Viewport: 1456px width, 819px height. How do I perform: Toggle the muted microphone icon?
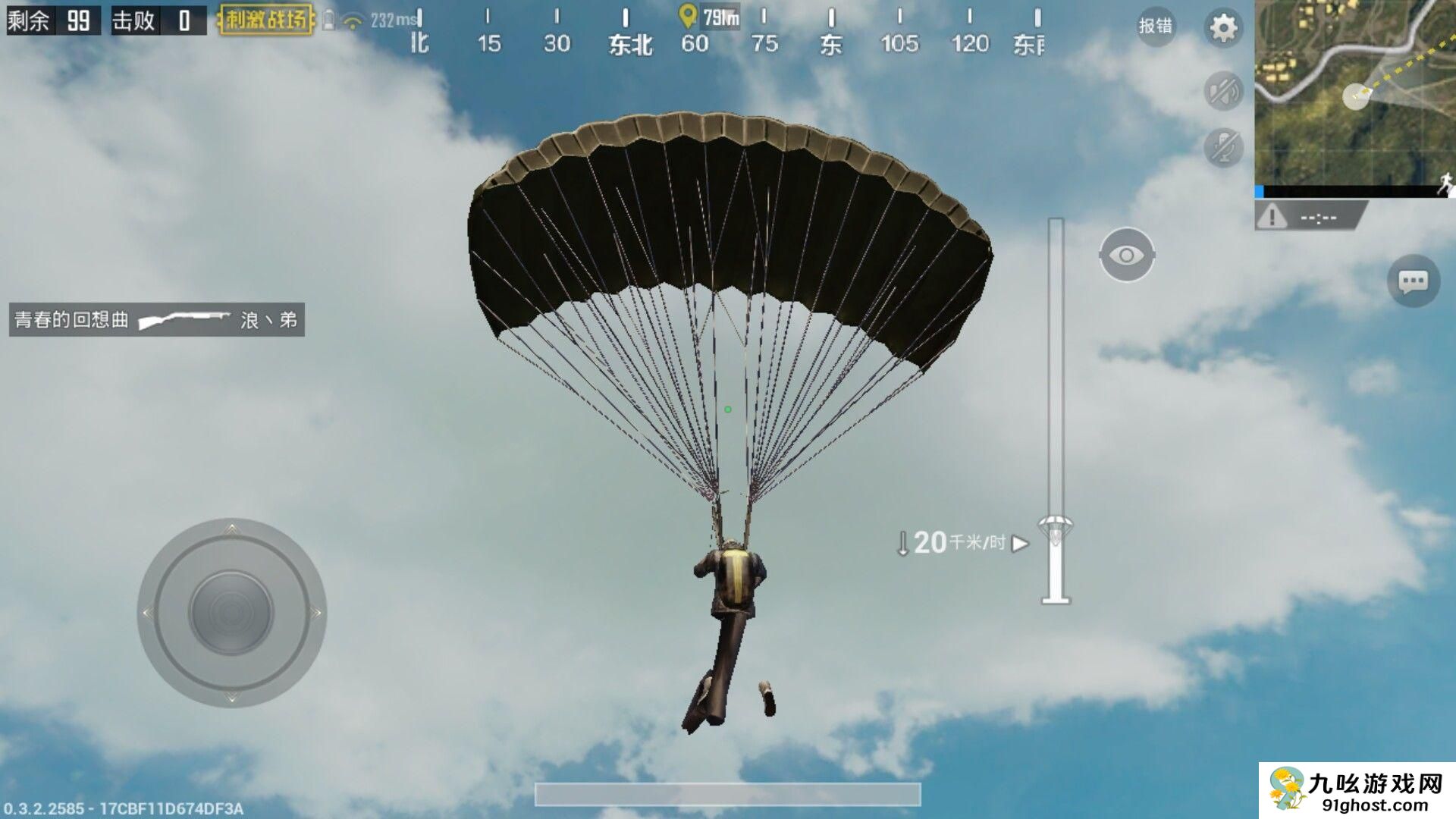1223,147
